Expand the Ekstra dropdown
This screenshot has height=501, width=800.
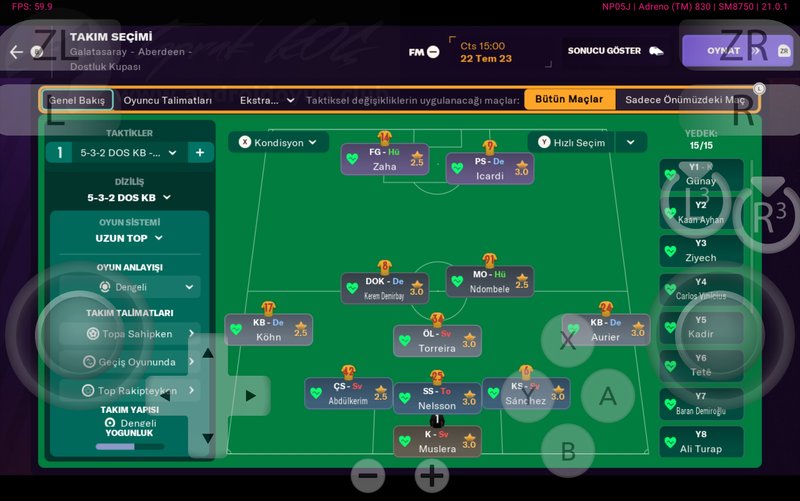(x=267, y=100)
